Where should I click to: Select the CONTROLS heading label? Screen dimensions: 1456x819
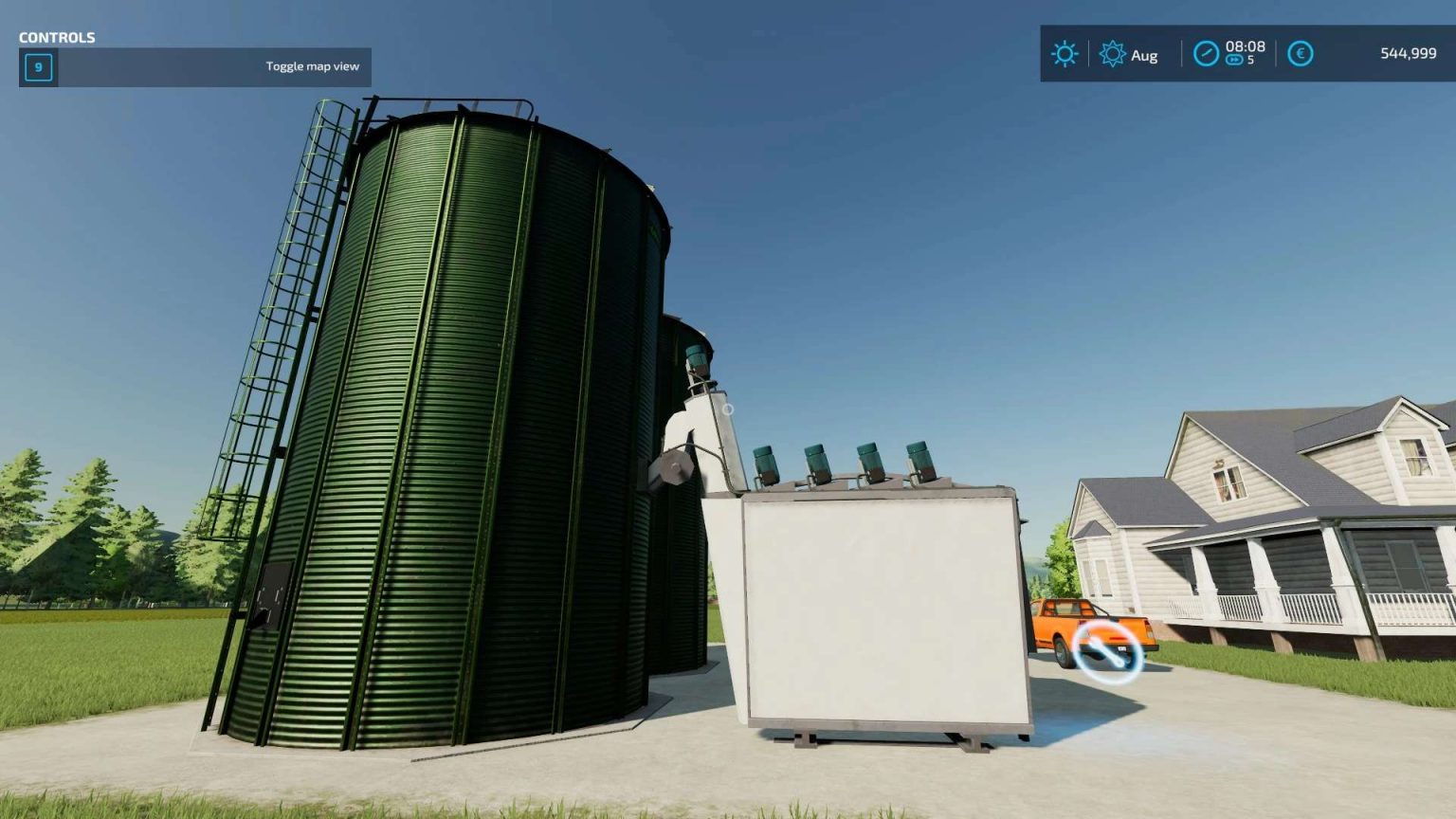(x=58, y=38)
